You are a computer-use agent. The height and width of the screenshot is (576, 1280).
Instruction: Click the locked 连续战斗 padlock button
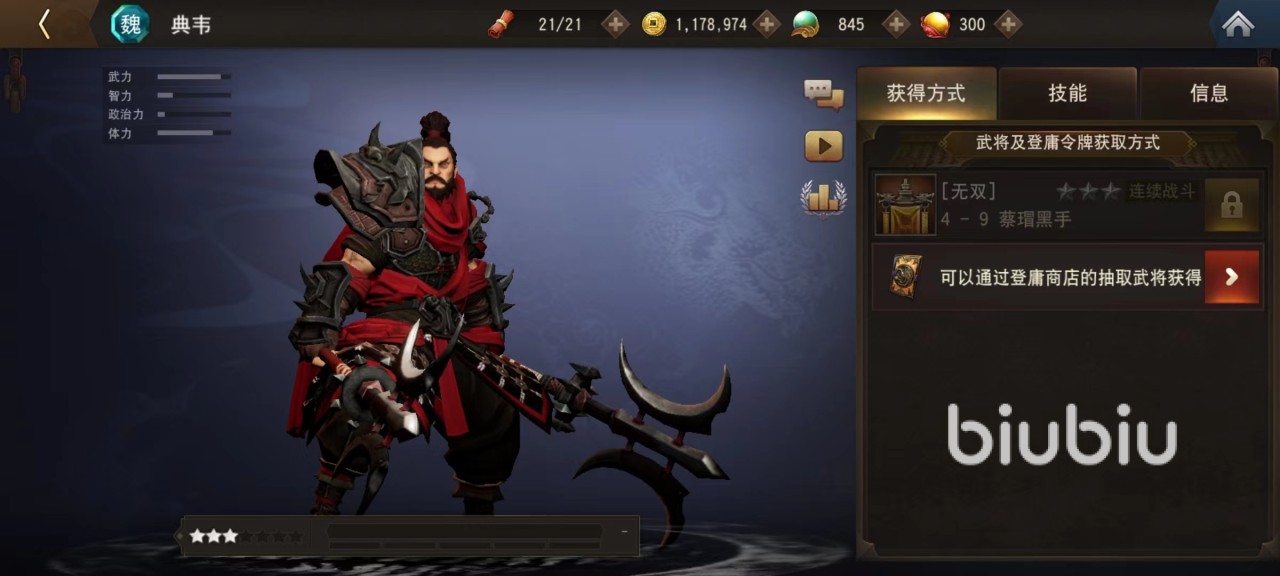(x=1231, y=205)
